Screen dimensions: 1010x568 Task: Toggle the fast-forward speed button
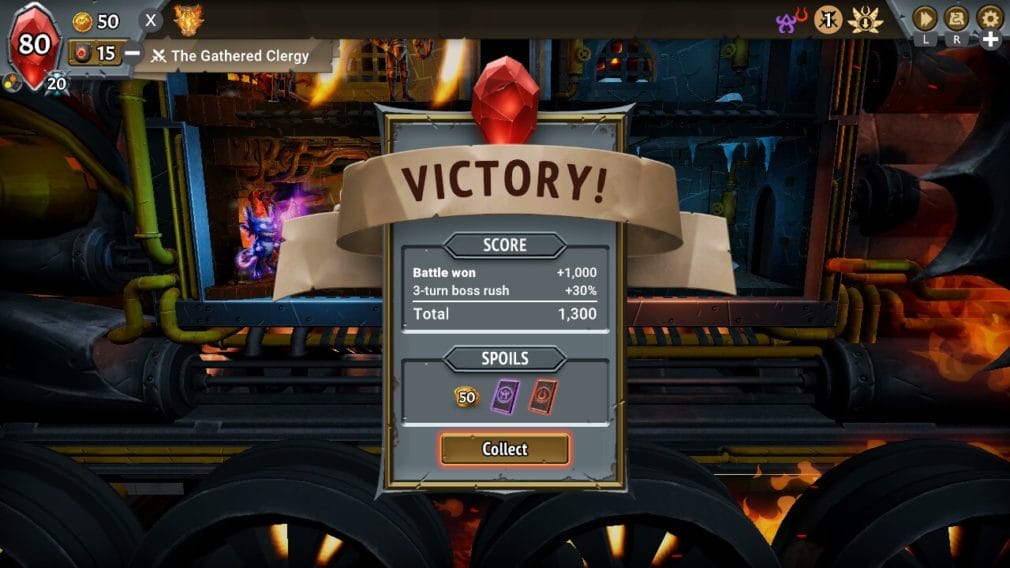[x=924, y=18]
